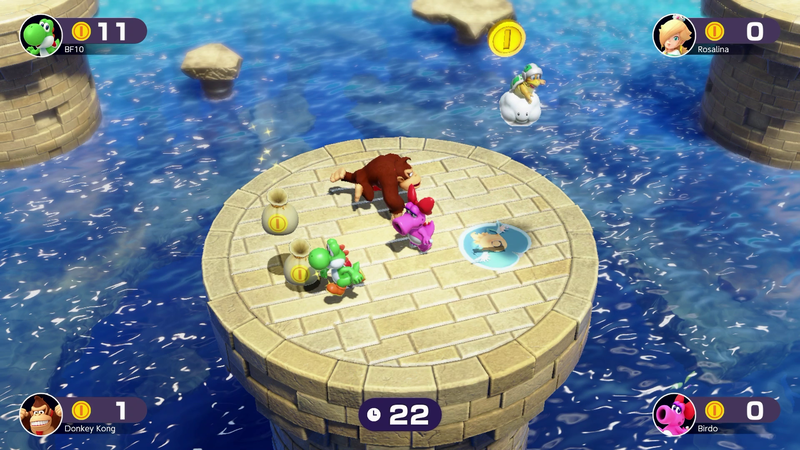Image resolution: width=800 pixels, height=450 pixels.
Task: Click Rosalina's player portrait
Action: tap(674, 34)
